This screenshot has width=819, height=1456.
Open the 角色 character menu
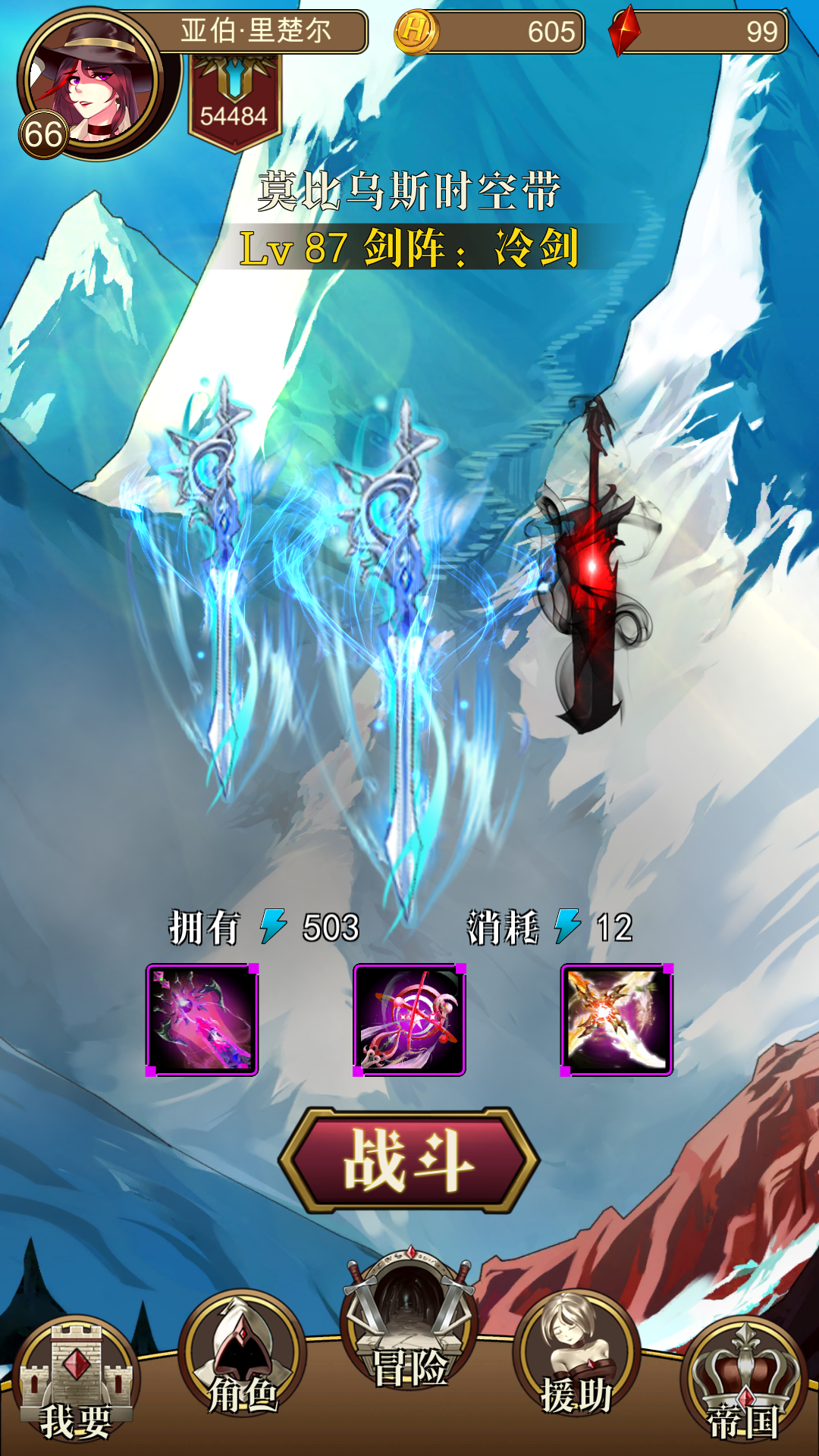tap(243, 1357)
